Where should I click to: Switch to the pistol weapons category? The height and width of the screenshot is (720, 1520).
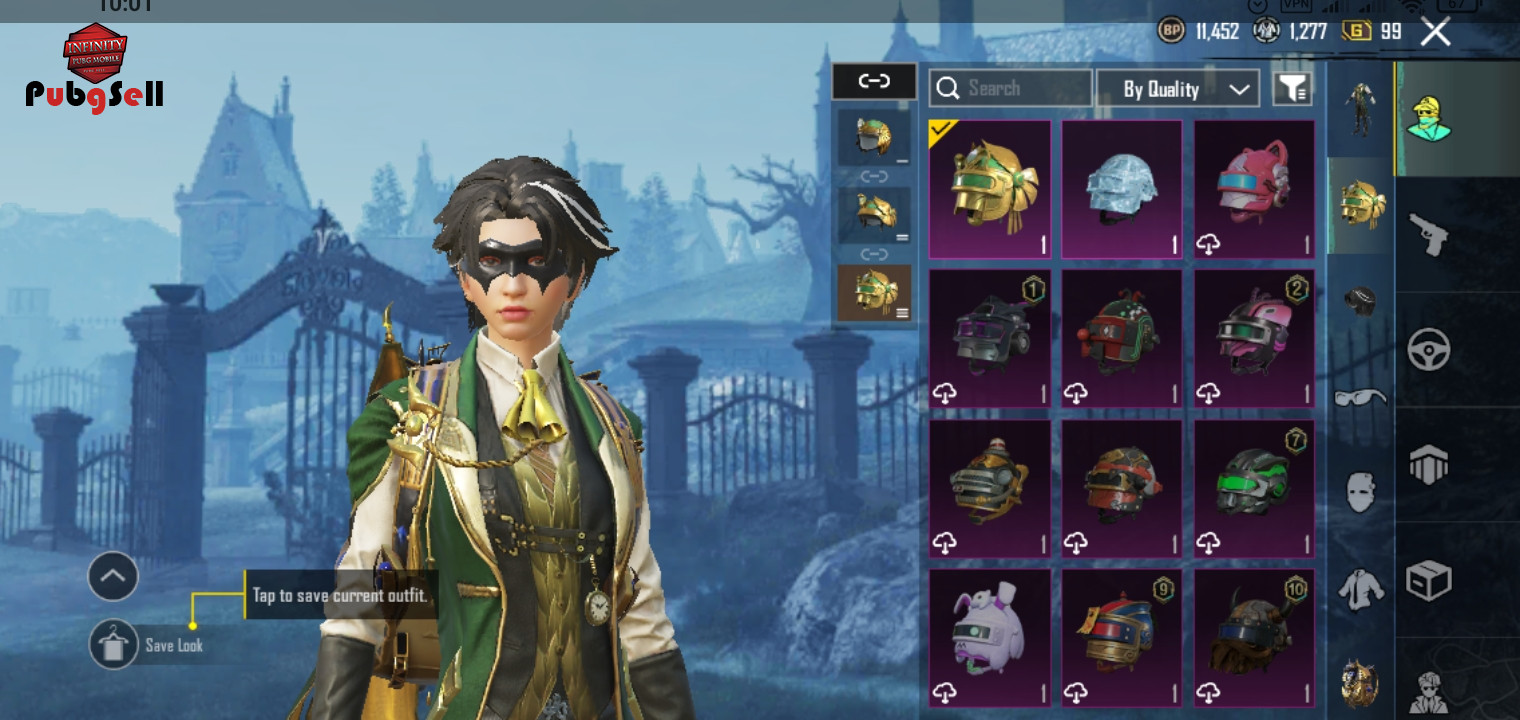point(1428,234)
